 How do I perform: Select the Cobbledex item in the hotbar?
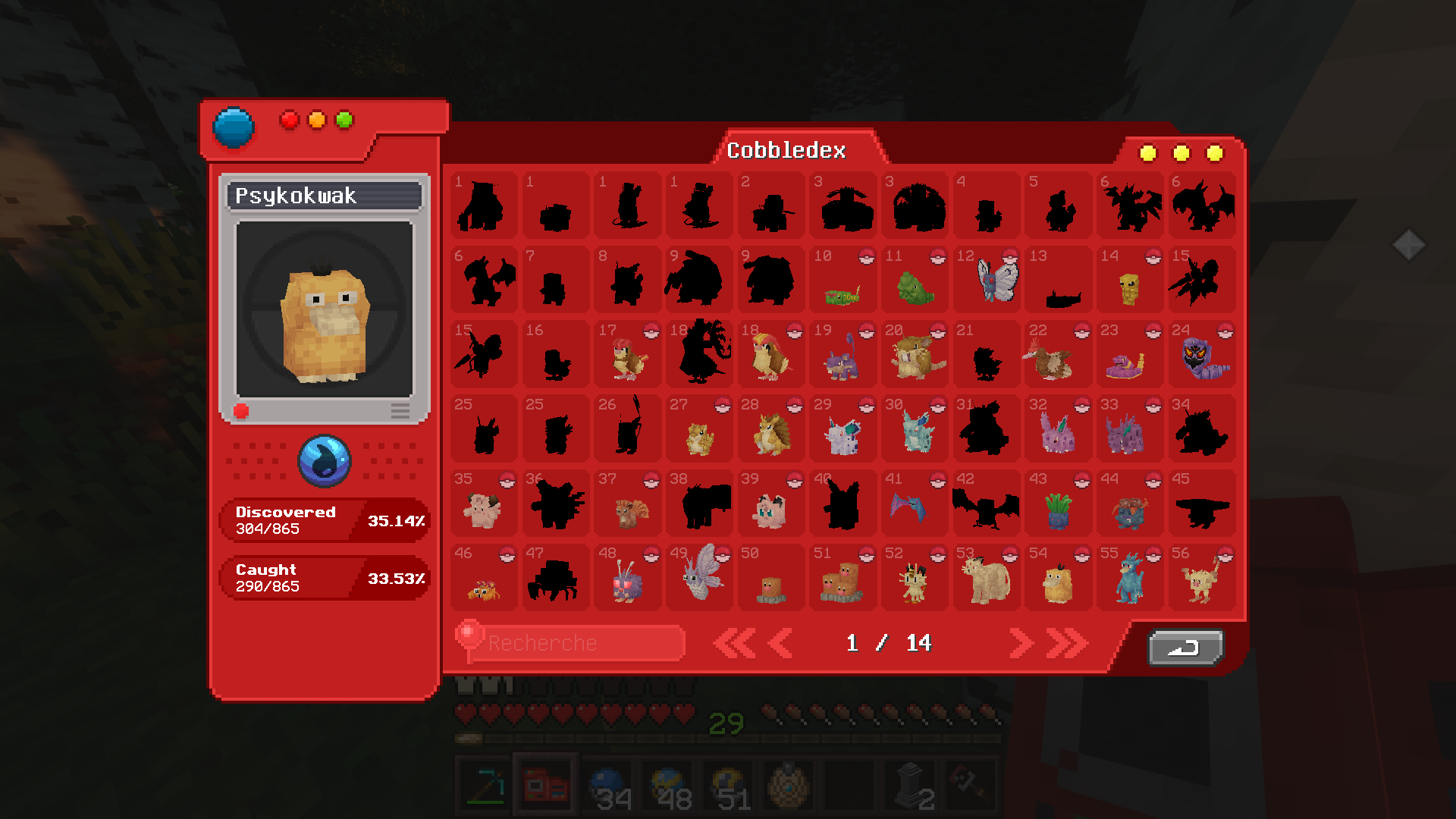[544, 785]
